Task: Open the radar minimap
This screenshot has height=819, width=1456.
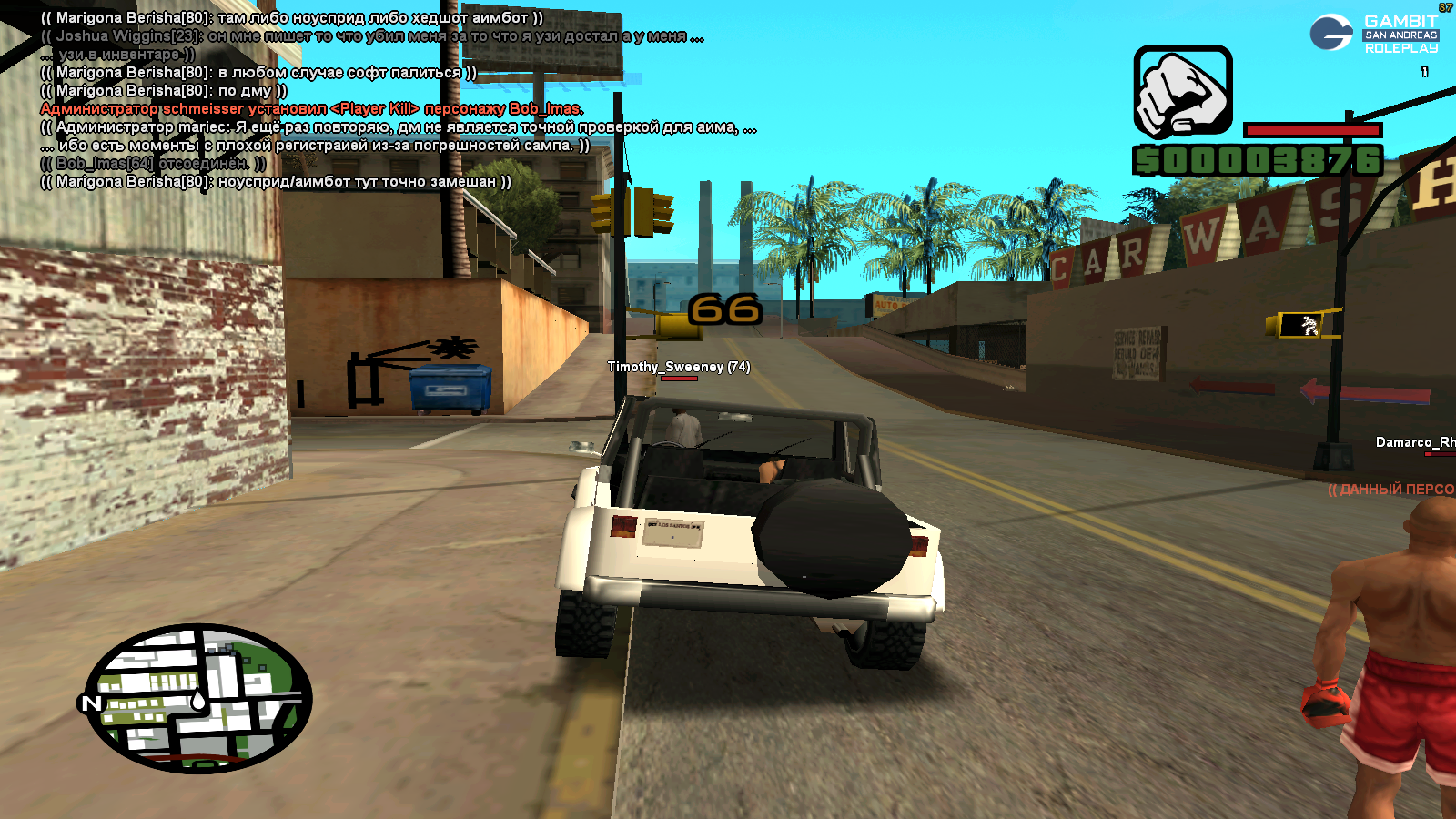Action: pos(198,698)
